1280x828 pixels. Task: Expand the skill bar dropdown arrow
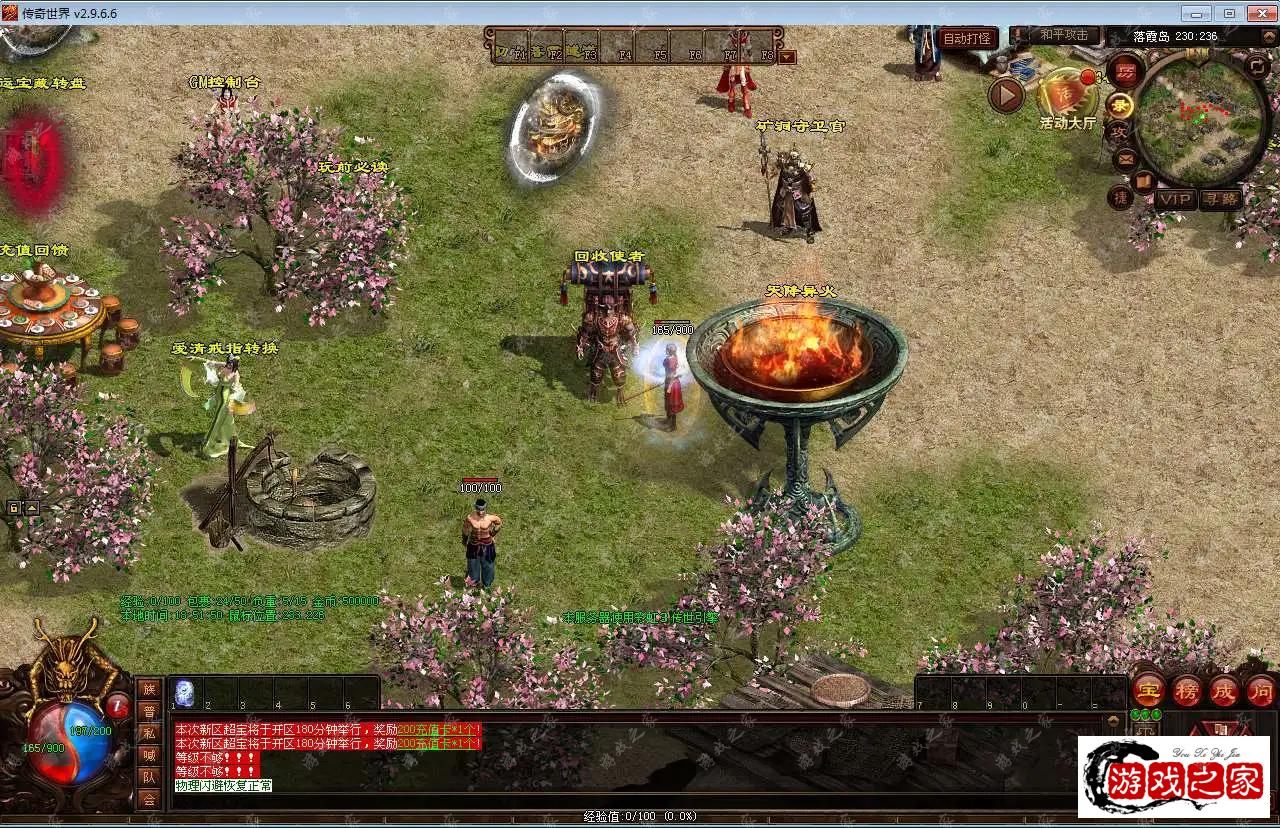tap(787, 57)
